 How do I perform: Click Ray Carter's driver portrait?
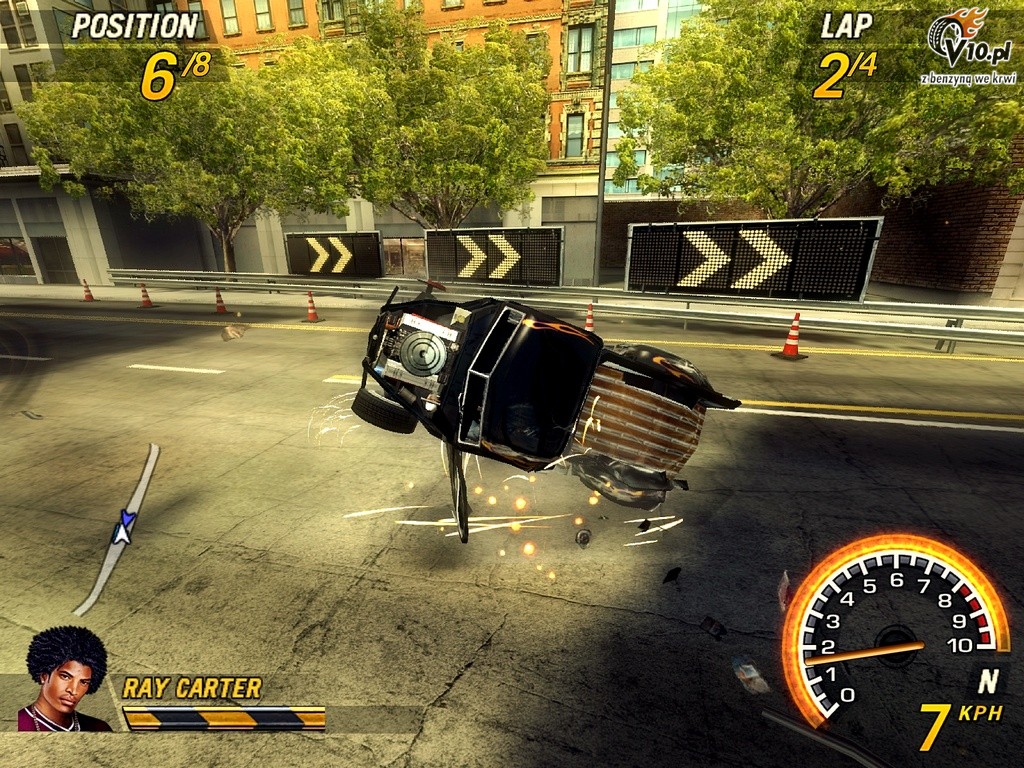[66, 680]
